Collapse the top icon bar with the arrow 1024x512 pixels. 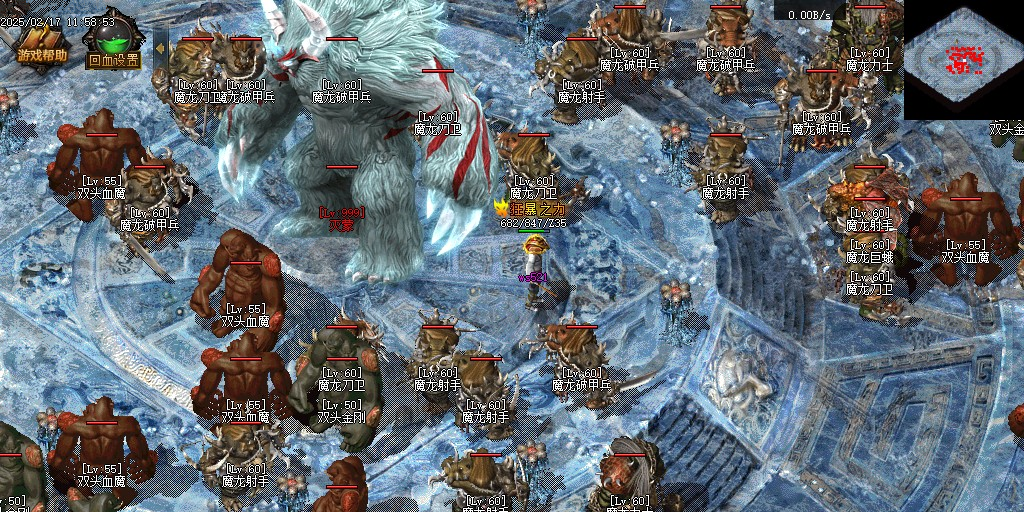(x=160, y=46)
